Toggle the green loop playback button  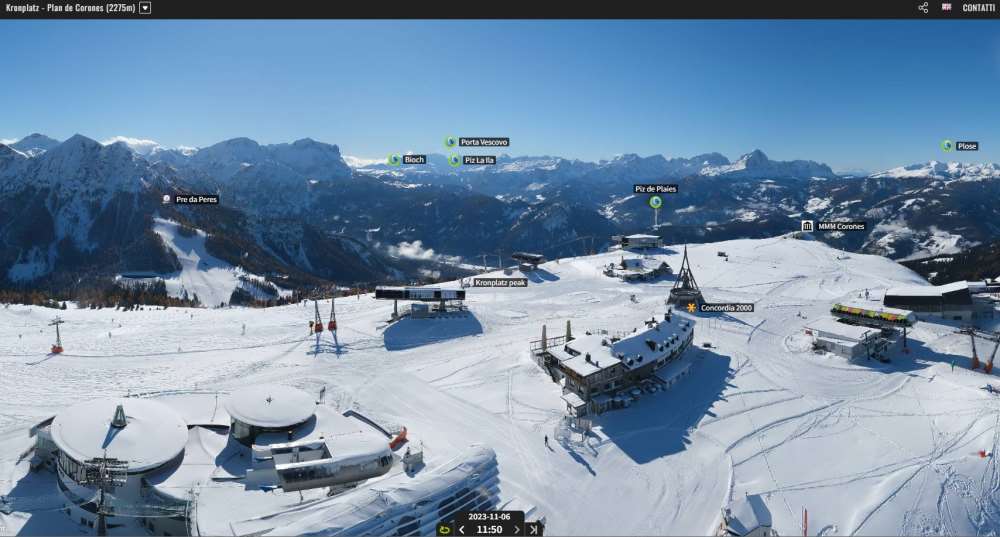(444, 530)
